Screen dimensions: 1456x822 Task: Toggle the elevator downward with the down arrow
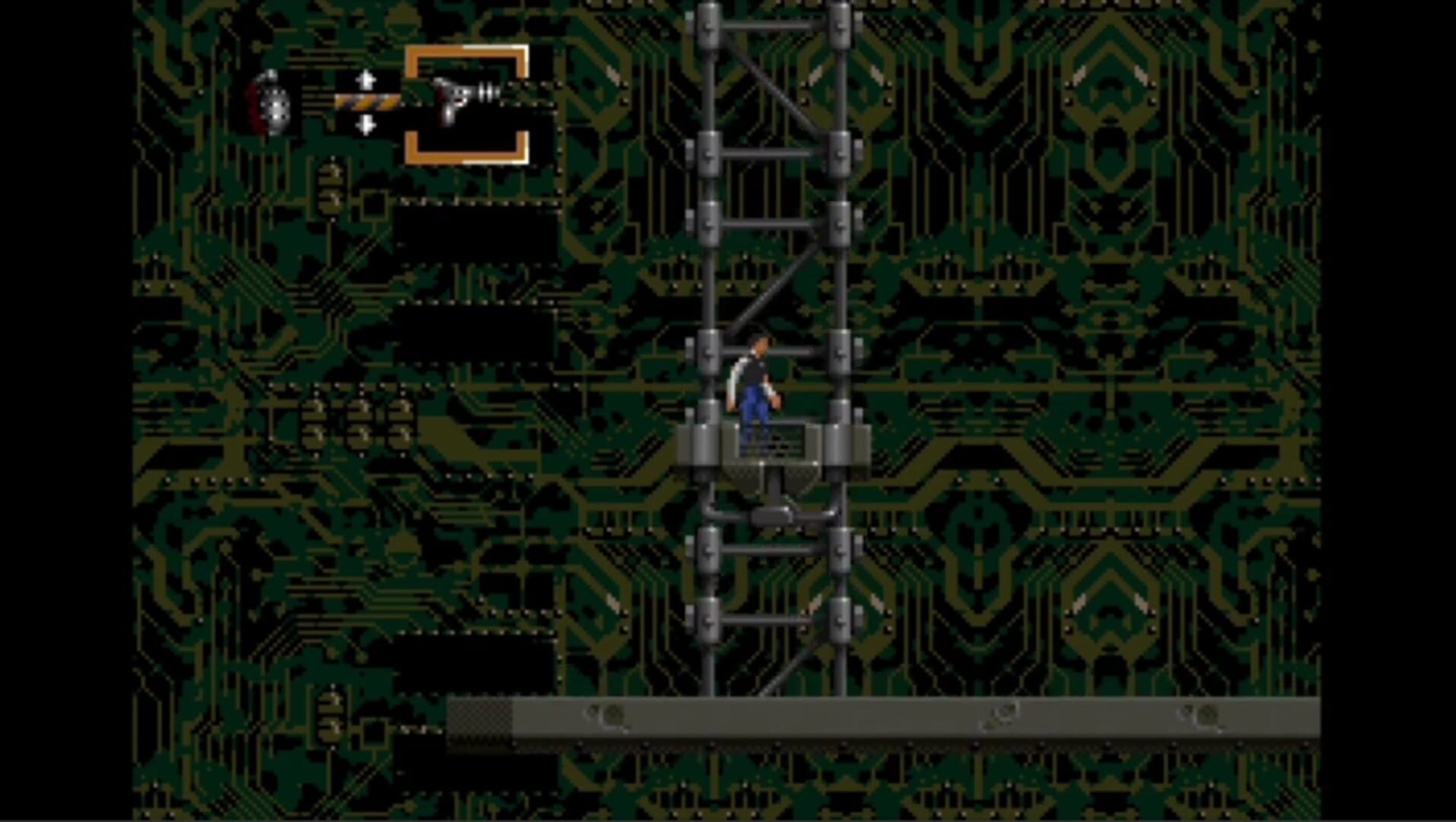pos(367,126)
